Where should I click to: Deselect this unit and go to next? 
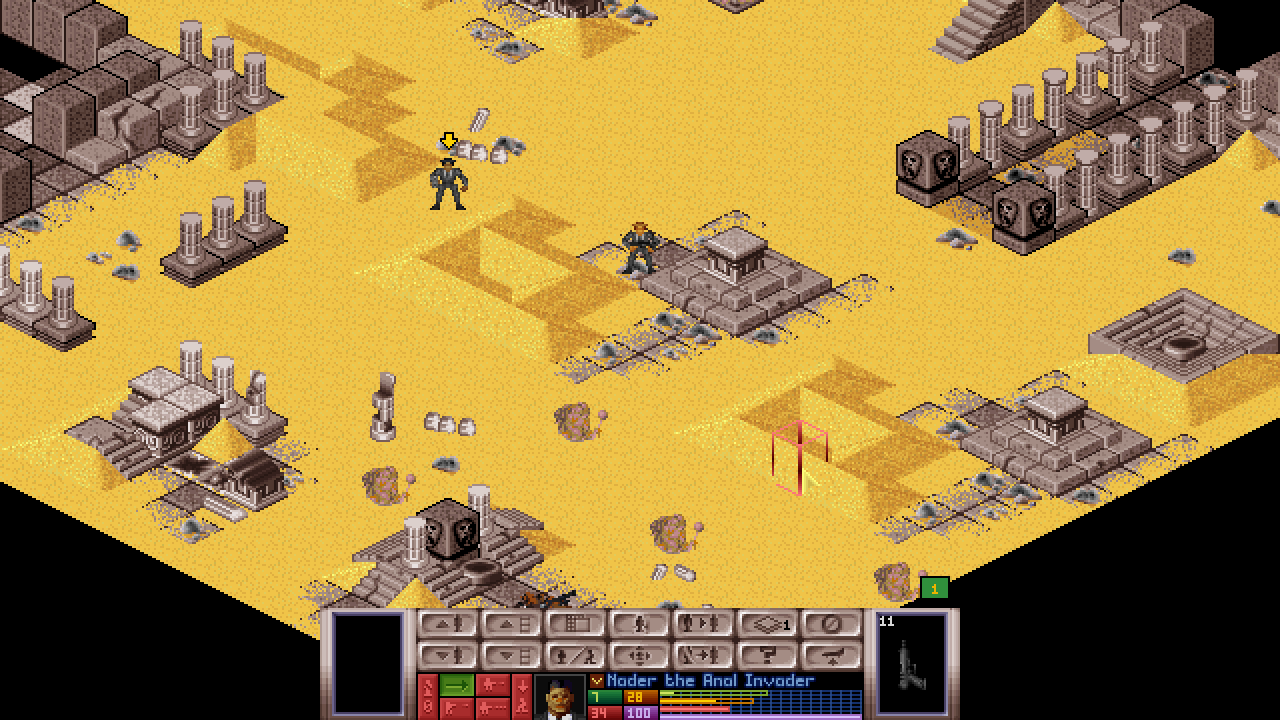[x=703, y=656]
